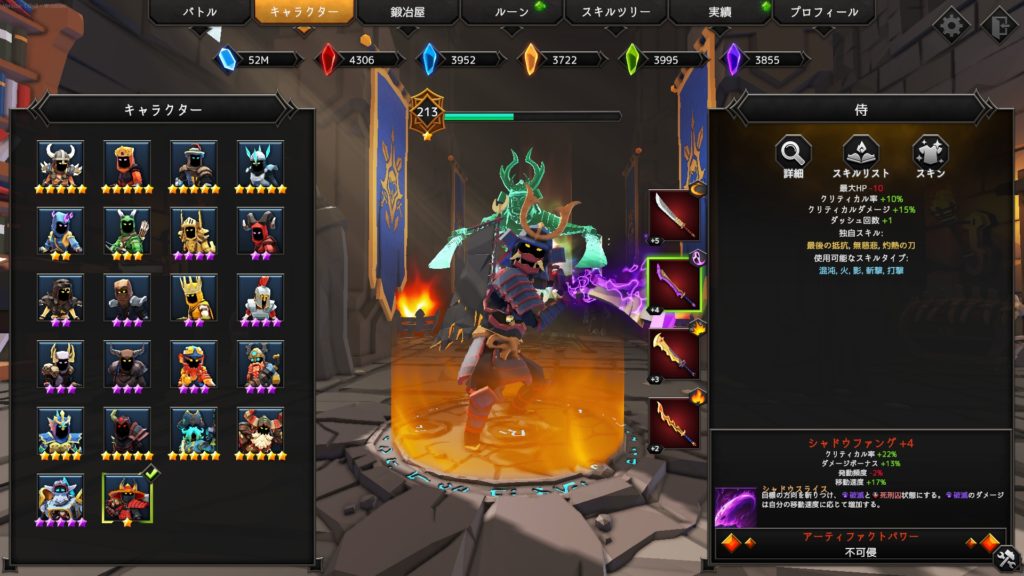Choose the purple シャドウファング +4 weapon slot
This screenshot has height=576, width=1024.
(672, 285)
